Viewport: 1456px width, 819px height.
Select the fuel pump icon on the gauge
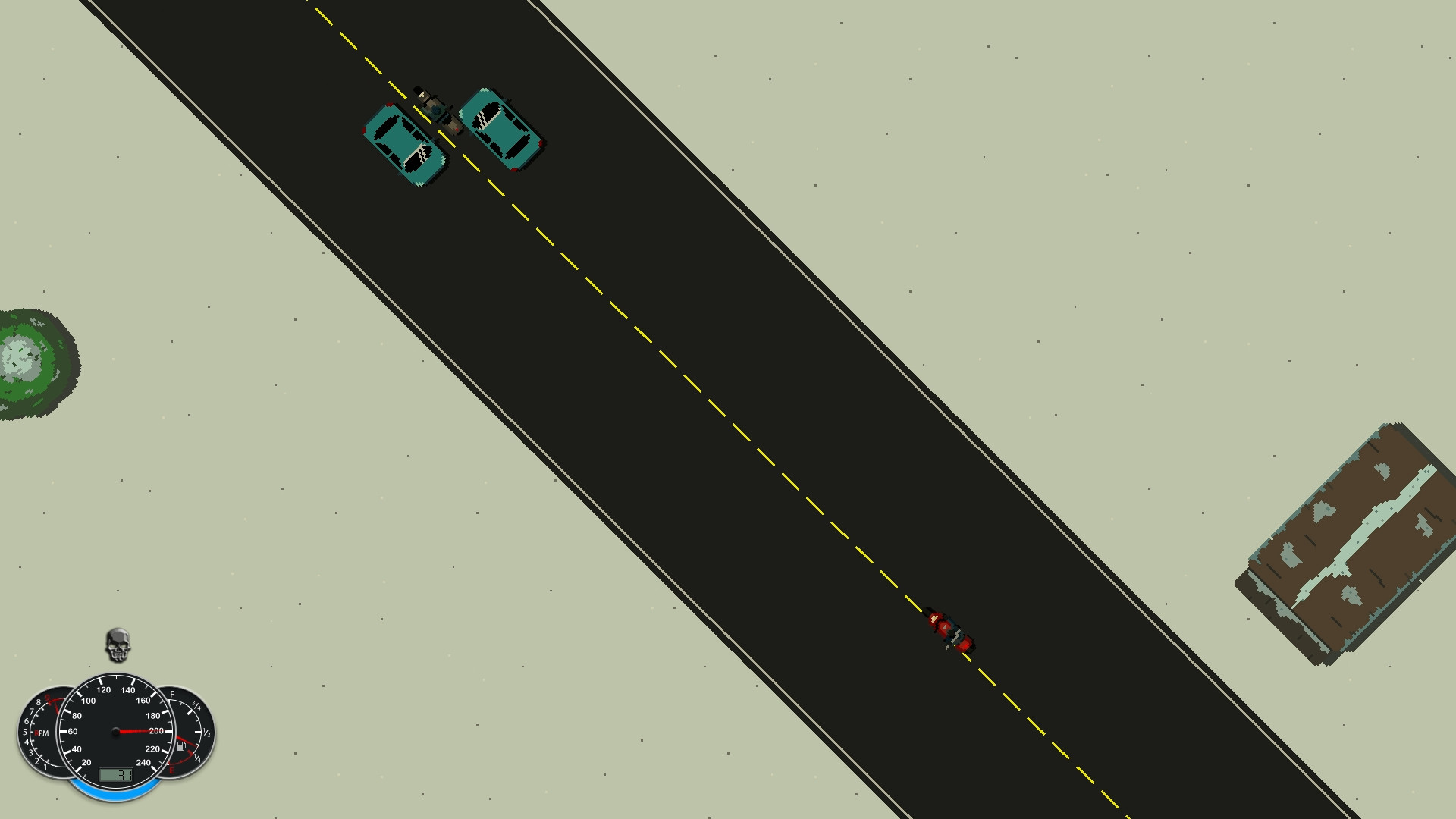[181, 746]
